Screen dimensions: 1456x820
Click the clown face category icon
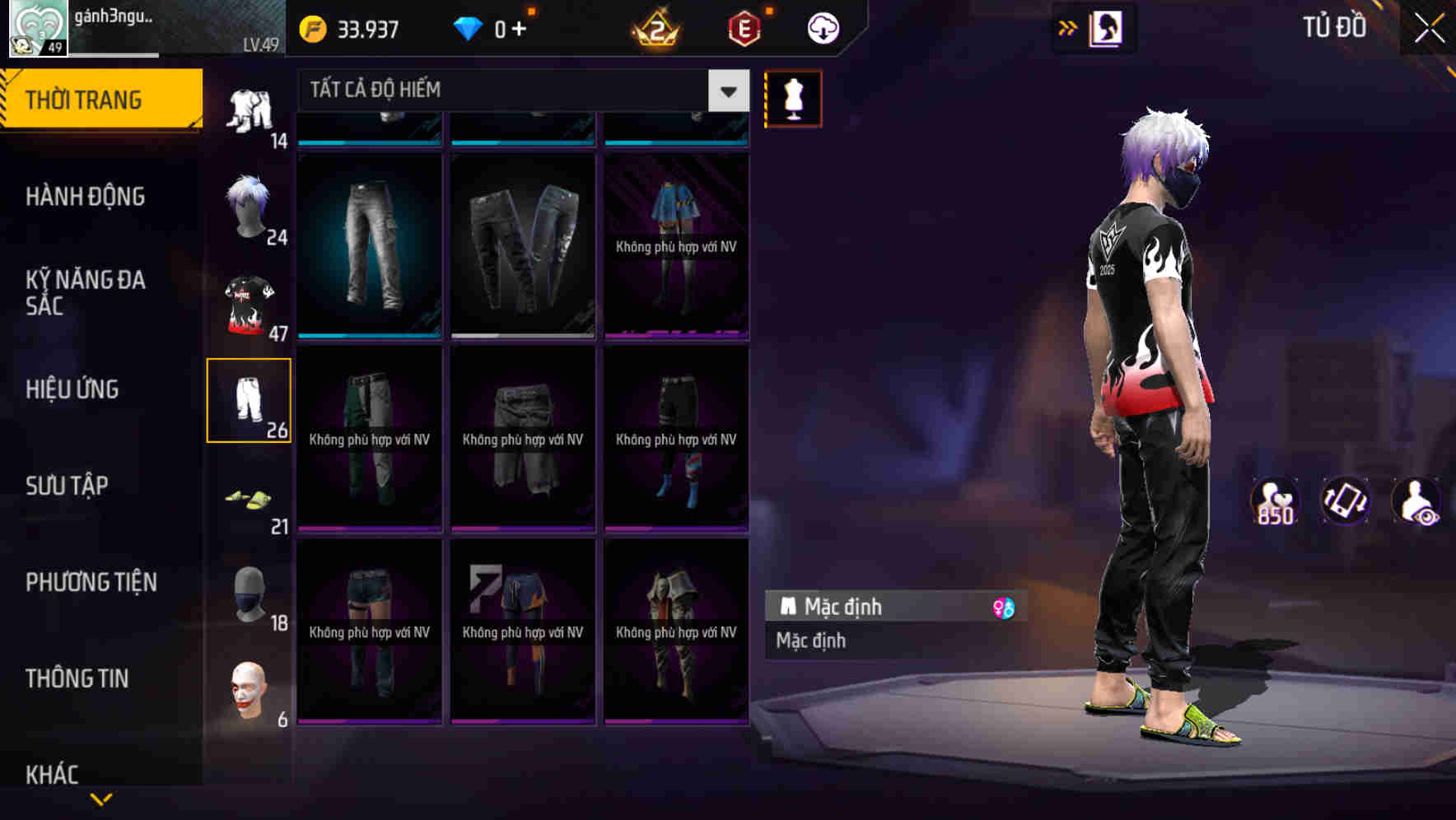coord(250,693)
